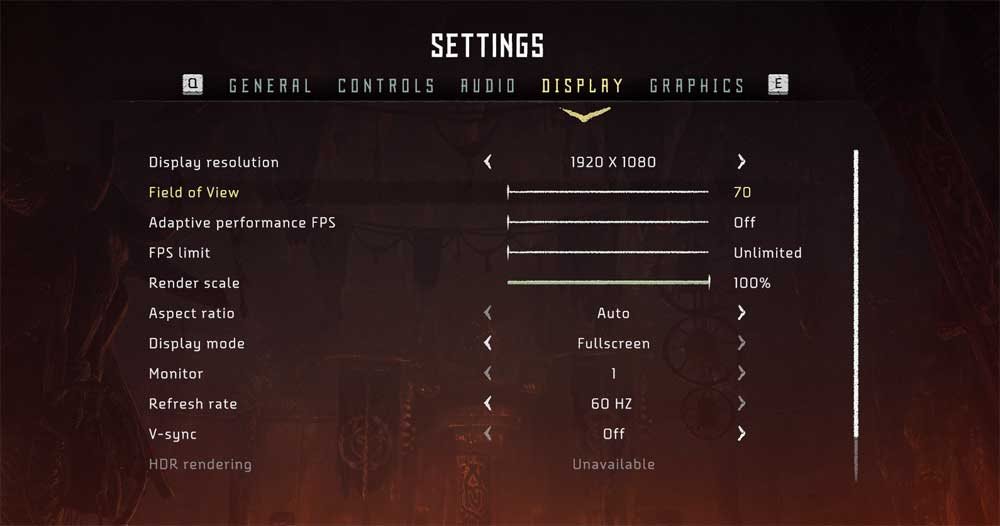Open the Graphics settings tab
This screenshot has height=526, width=1000.
coord(697,86)
